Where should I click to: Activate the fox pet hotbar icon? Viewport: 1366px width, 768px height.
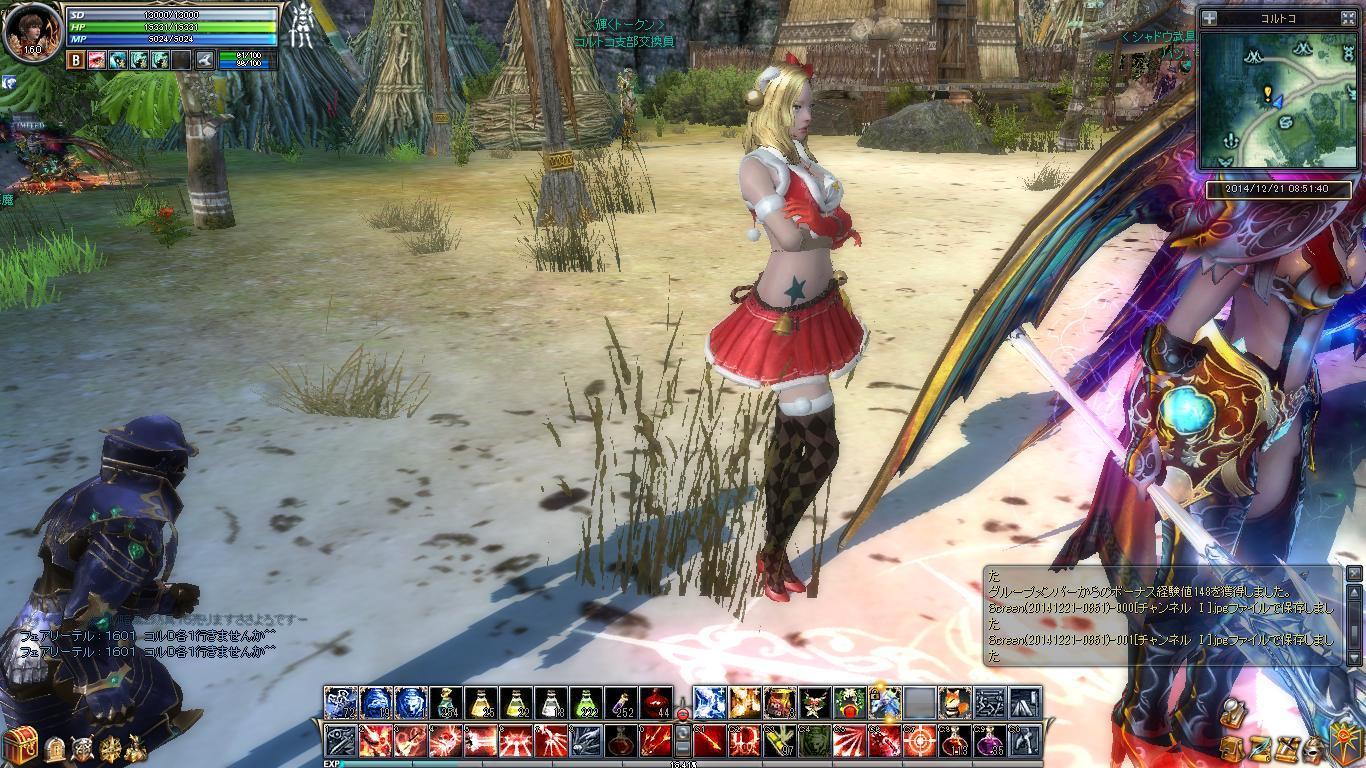[954, 703]
